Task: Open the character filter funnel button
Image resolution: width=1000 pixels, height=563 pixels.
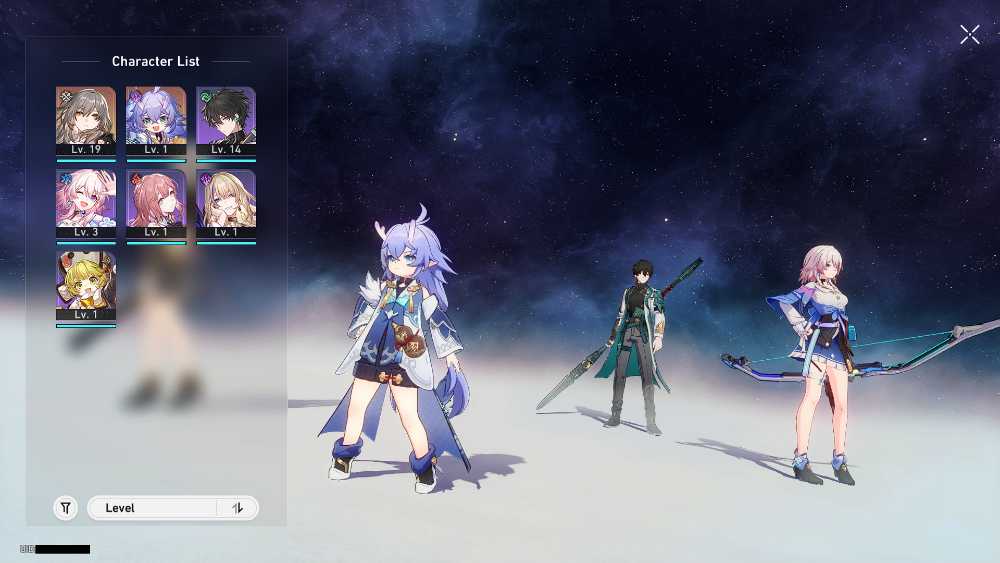Action: pos(65,508)
